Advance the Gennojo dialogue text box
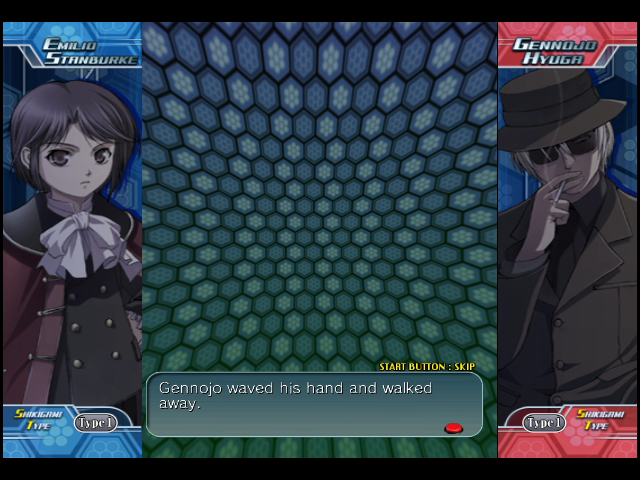Image resolution: width=640 pixels, height=480 pixels. pyautogui.click(x=314, y=404)
